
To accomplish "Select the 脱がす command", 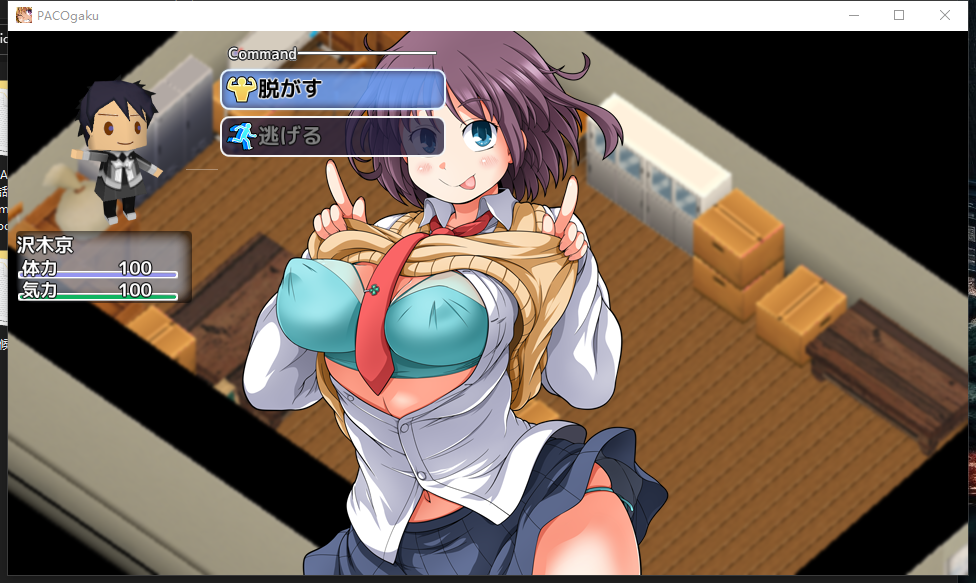I will coord(332,89).
